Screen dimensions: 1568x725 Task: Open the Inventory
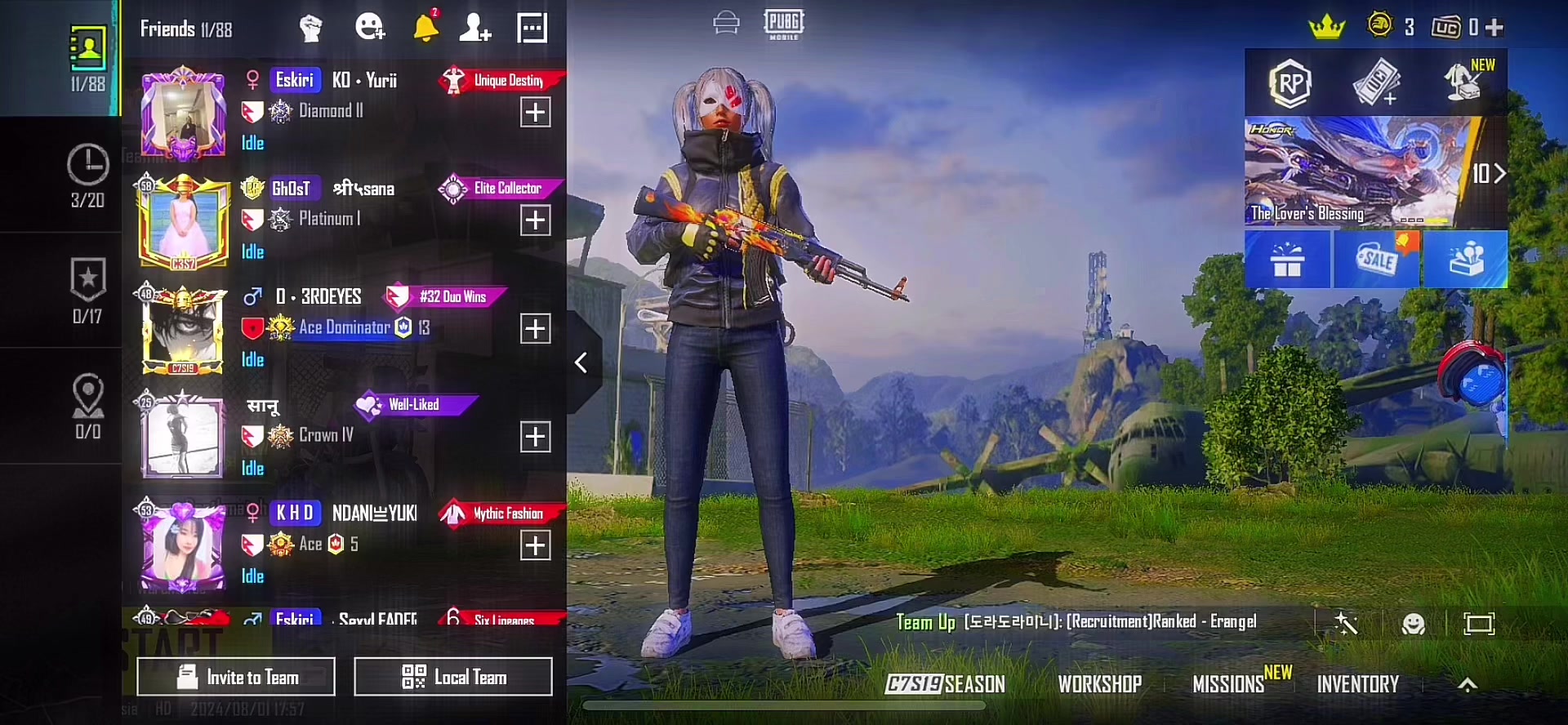click(1357, 684)
